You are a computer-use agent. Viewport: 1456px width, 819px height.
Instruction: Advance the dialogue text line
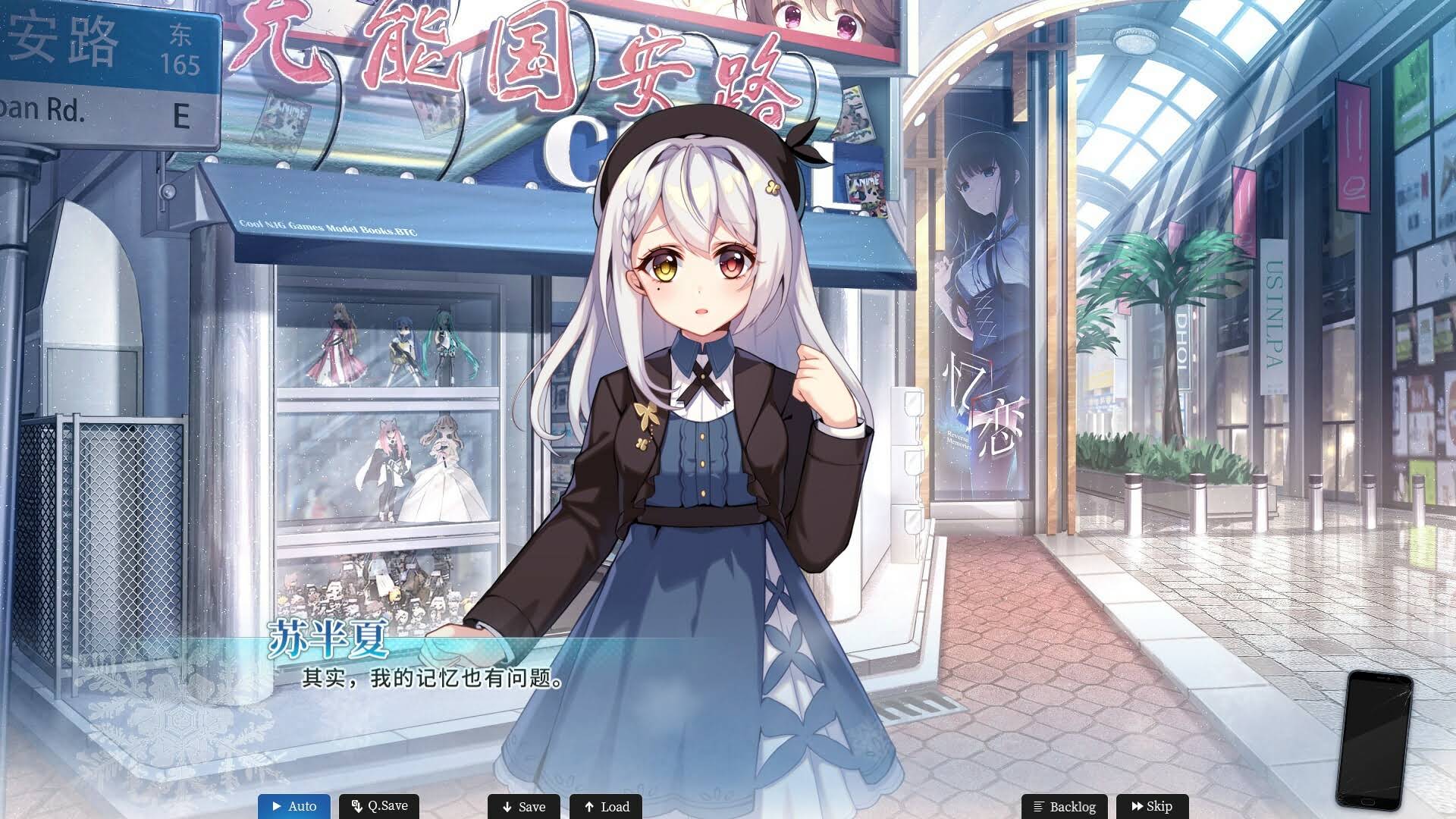click(x=433, y=678)
